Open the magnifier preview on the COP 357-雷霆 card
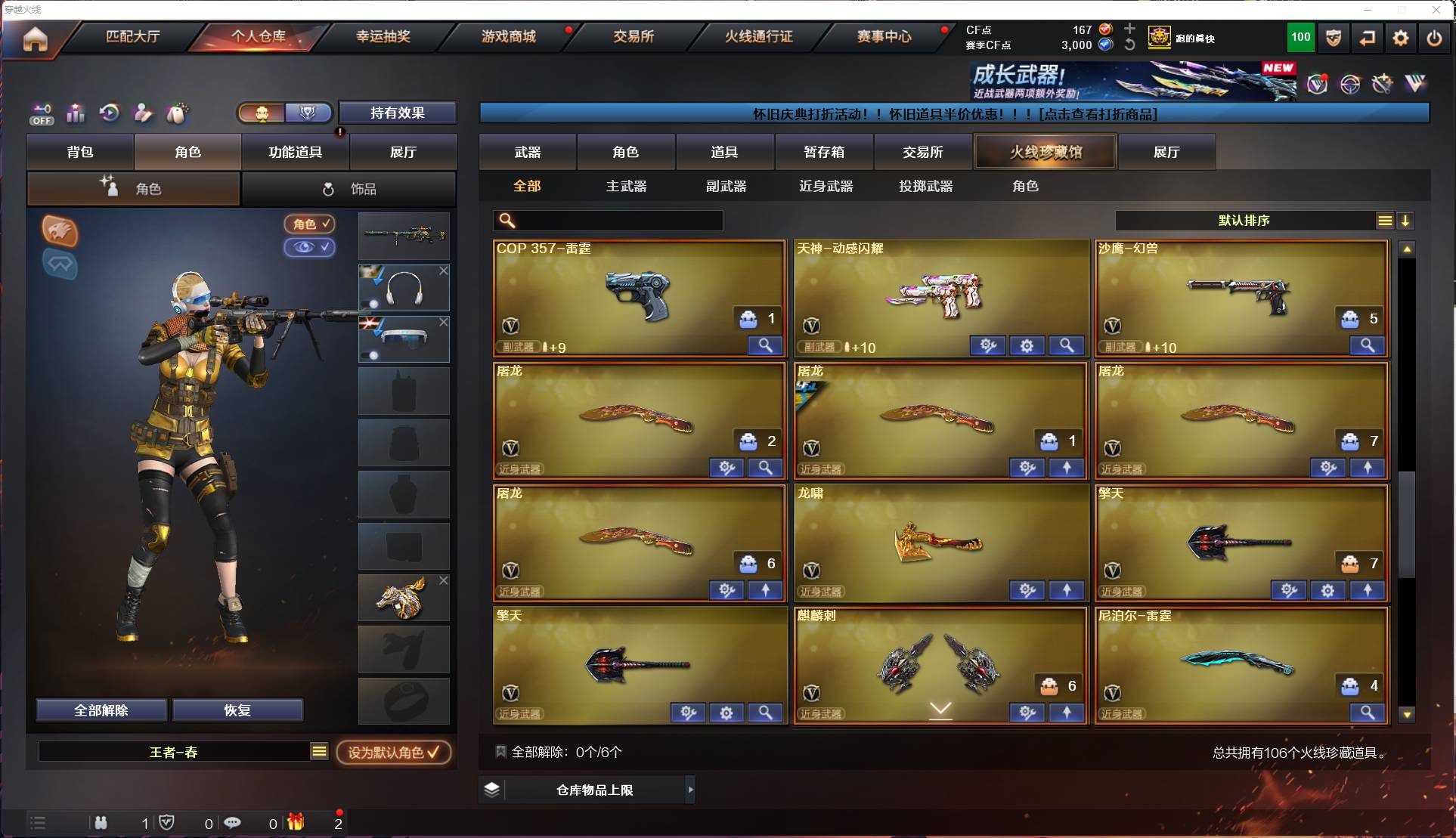 tap(766, 345)
